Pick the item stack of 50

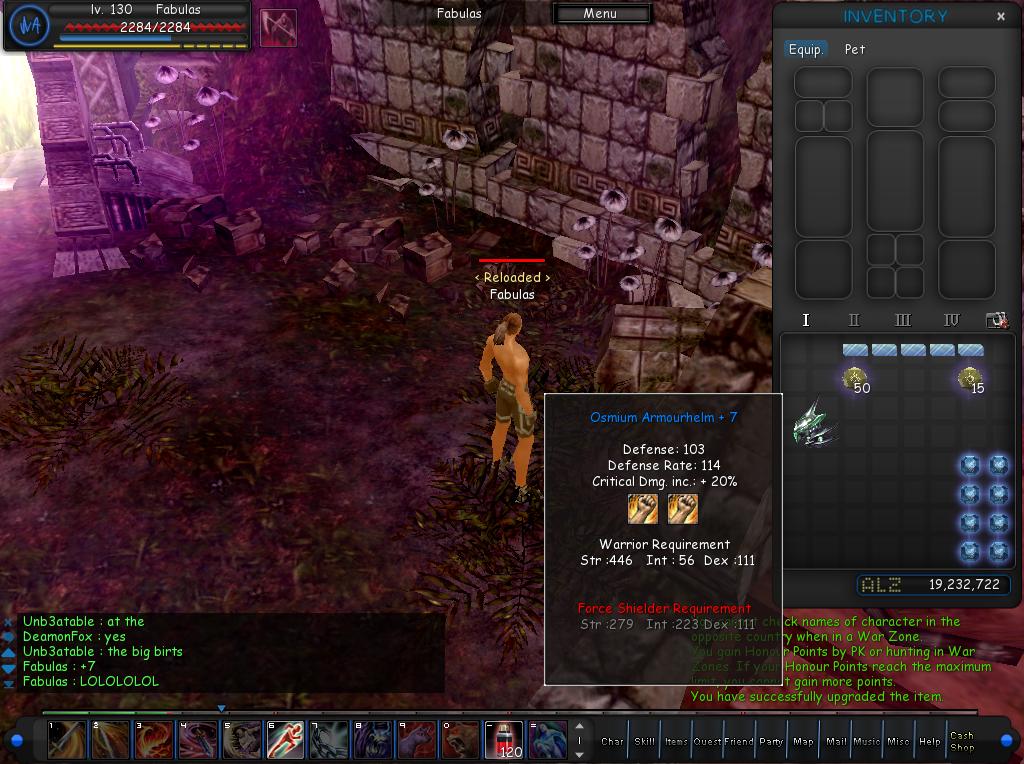(x=855, y=379)
